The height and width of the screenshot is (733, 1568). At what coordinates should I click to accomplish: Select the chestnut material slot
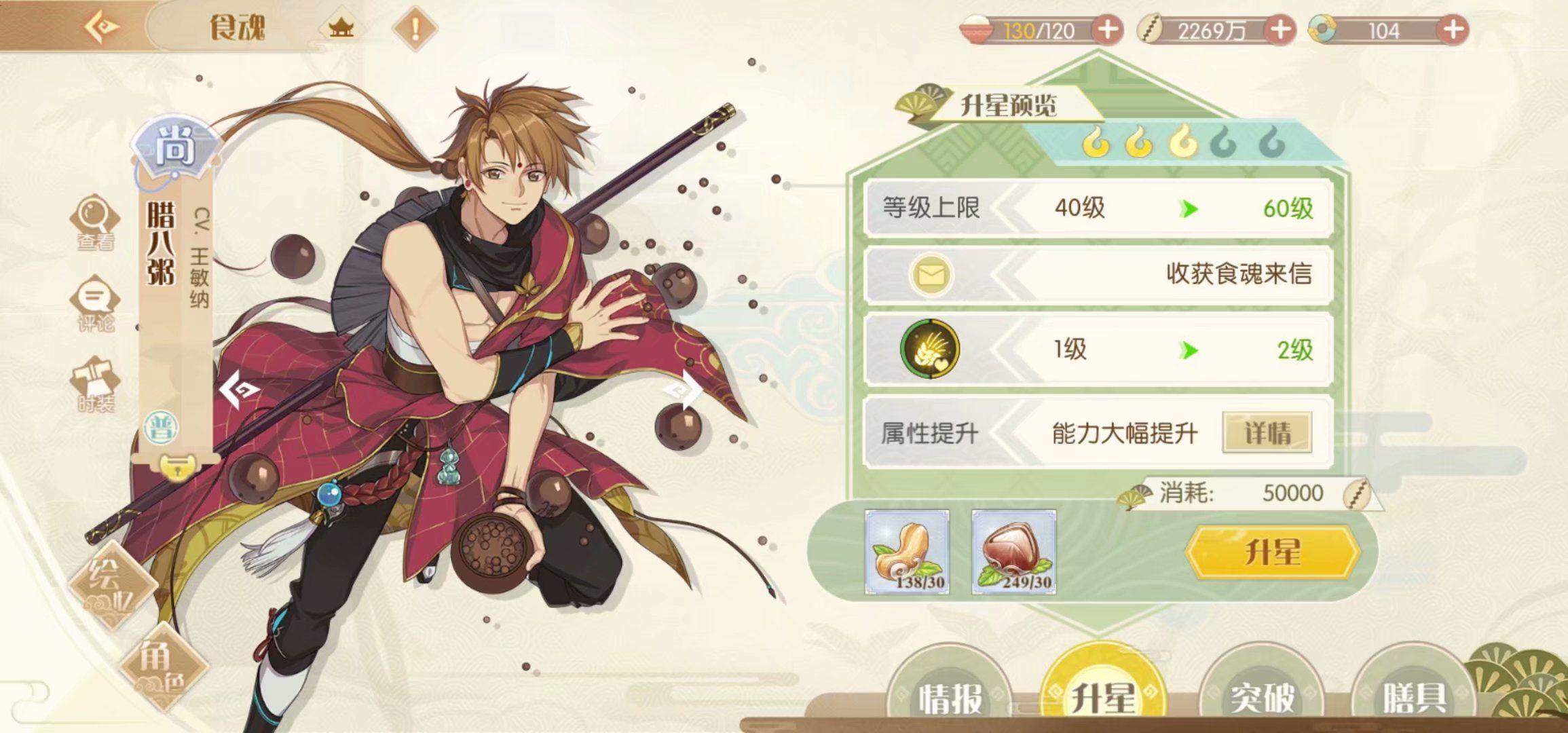click(x=1014, y=552)
